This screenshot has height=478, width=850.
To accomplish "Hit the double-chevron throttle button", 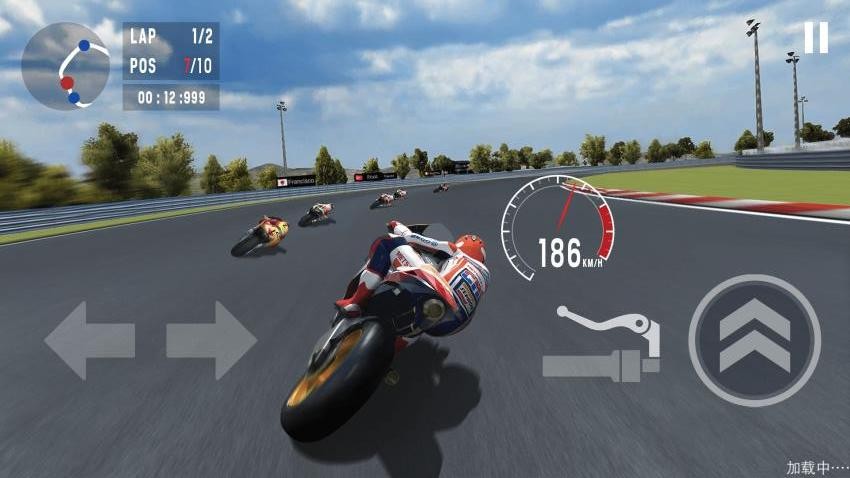I will click(754, 340).
